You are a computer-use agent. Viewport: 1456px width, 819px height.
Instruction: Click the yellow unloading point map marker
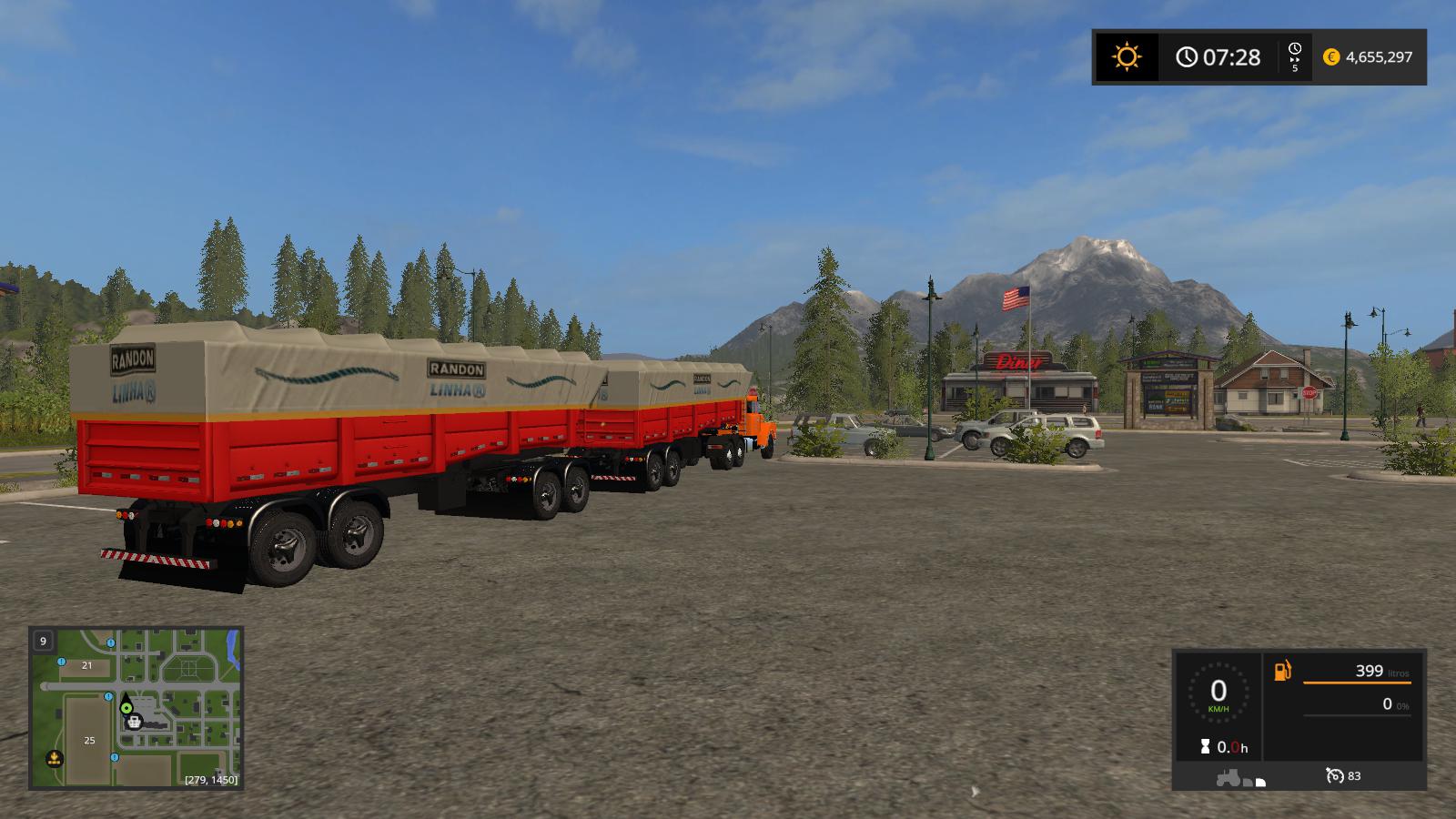click(54, 757)
